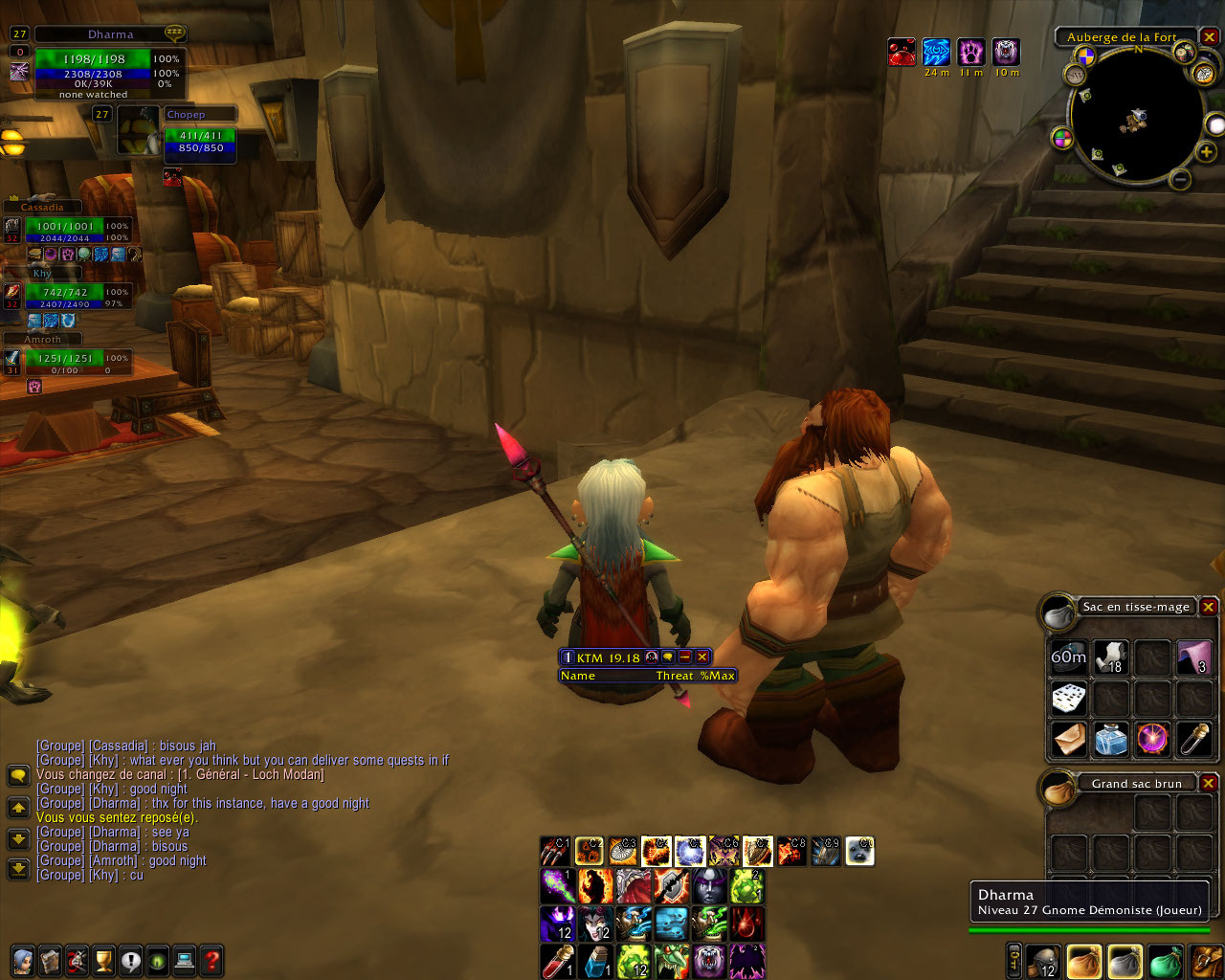Use the blue glass flask item in bag
The height and width of the screenshot is (980, 1225).
(x=1110, y=739)
